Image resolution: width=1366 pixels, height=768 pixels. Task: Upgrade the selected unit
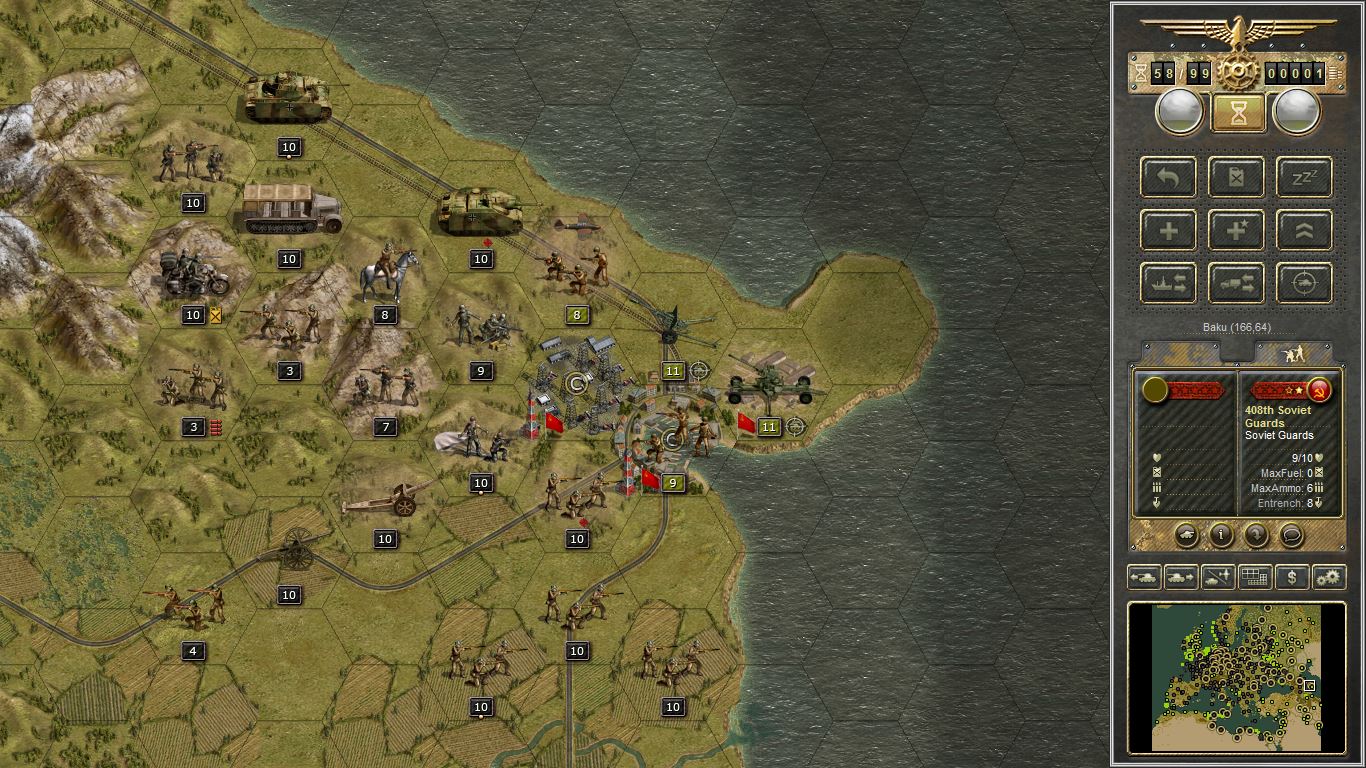1303,230
